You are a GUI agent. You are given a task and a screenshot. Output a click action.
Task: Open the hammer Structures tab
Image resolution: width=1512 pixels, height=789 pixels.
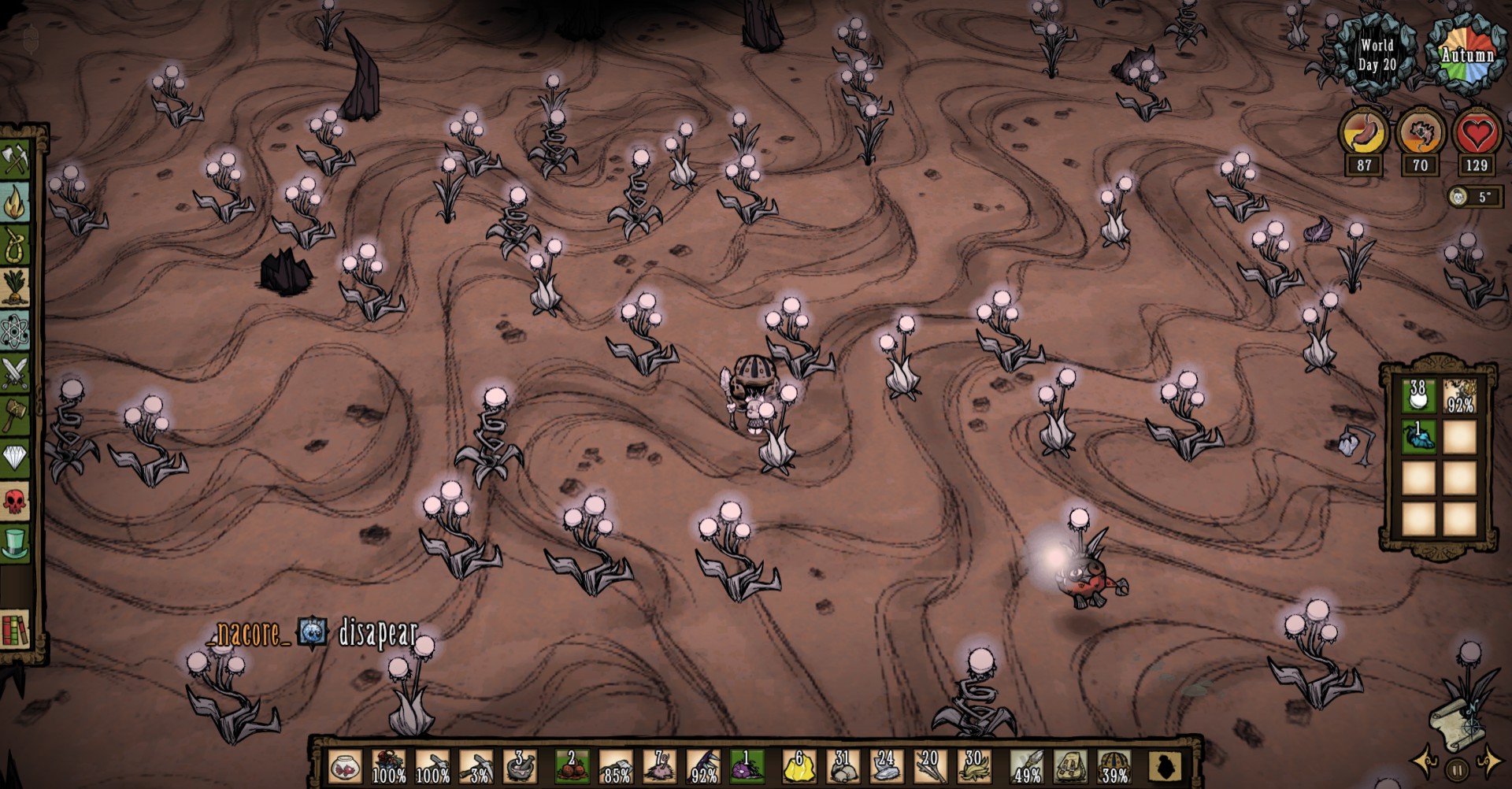pos(15,414)
